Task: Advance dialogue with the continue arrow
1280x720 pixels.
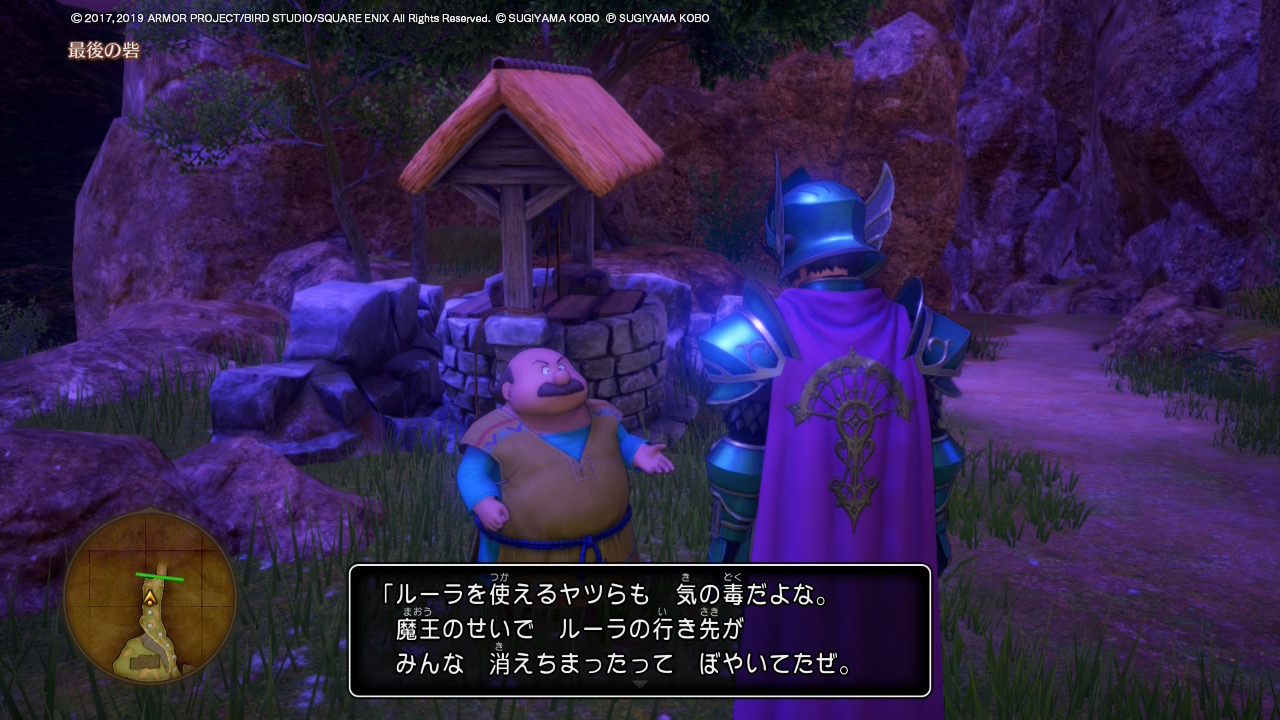Action: click(x=640, y=685)
